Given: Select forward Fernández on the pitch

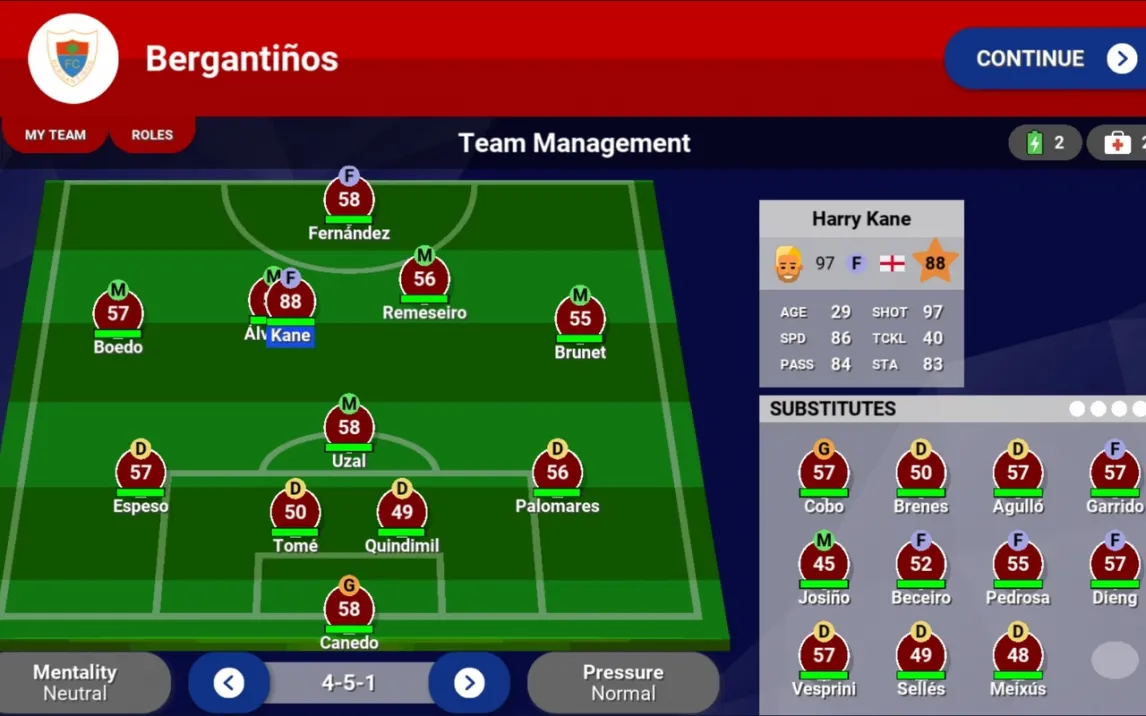Looking at the screenshot, I should coord(349,201).
